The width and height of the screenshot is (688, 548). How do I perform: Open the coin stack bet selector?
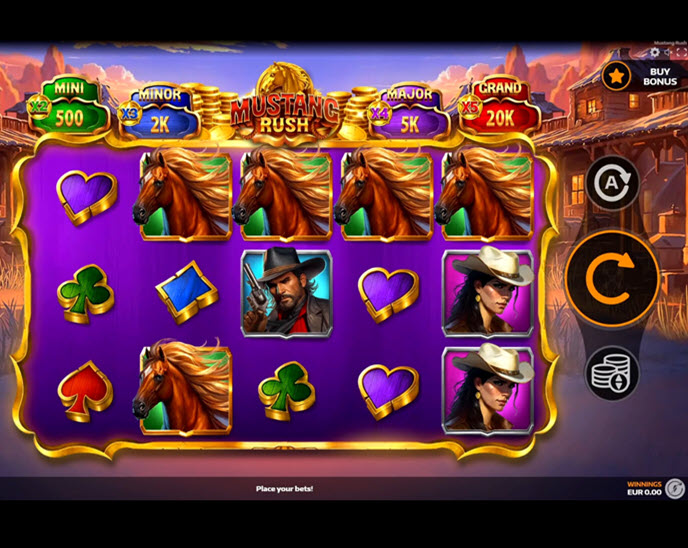612,373
